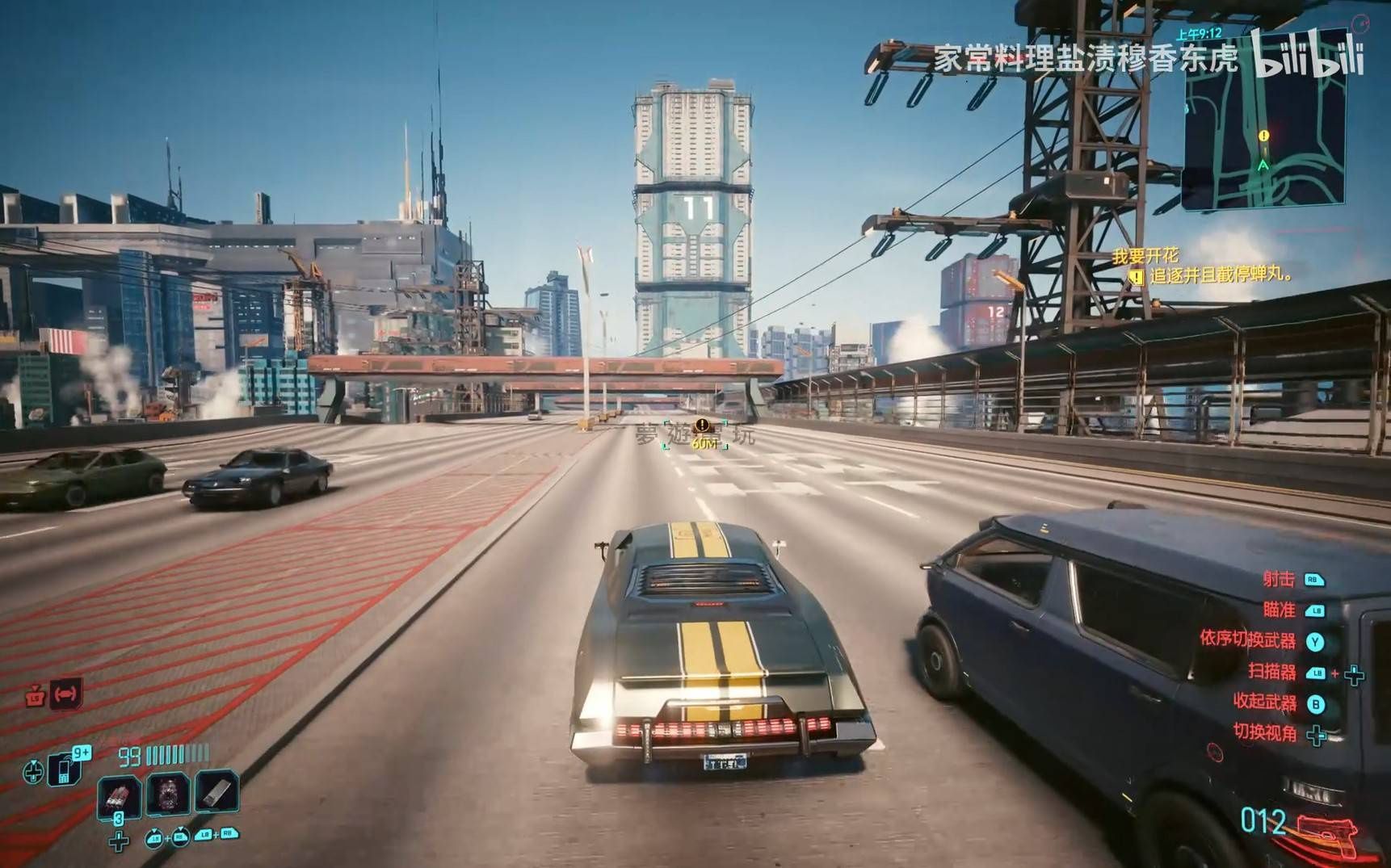Click the yellow quest marker on the minimap
This screenshot has width=1391, height=868.
1263,136
